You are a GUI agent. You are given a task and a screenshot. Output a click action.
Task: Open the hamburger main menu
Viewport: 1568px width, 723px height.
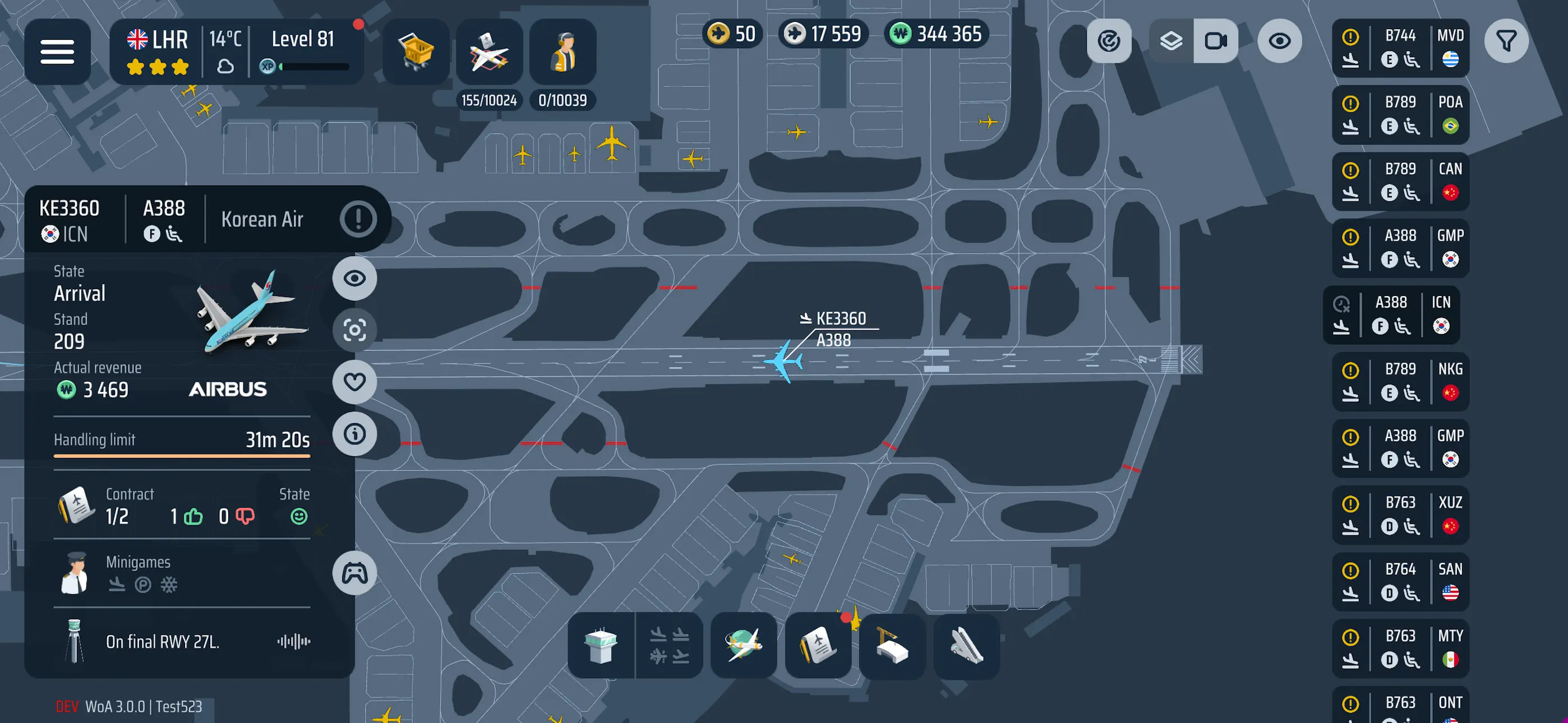pos(57,51)
